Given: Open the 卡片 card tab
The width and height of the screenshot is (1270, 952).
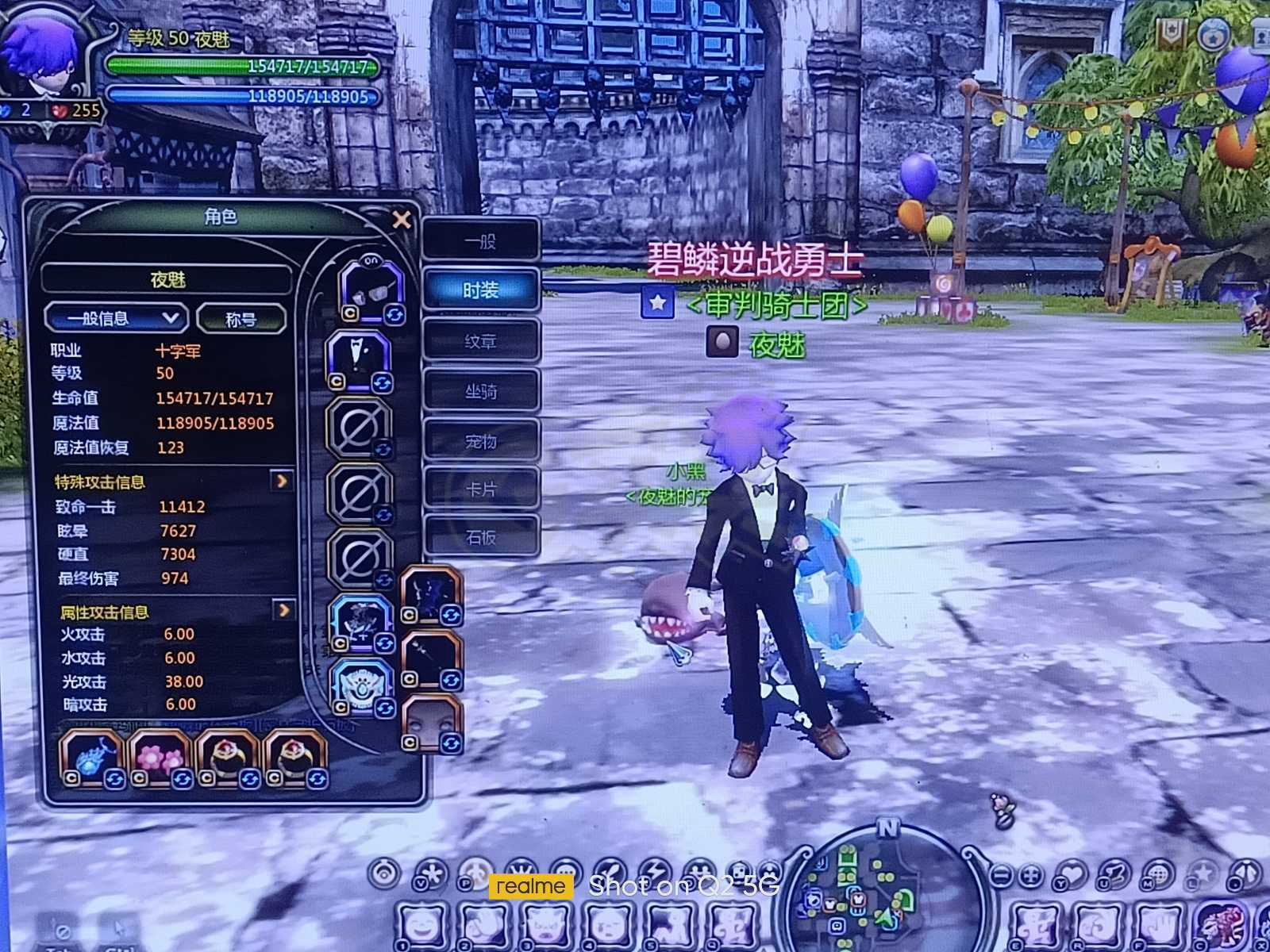Looking at the screenshot, I should 481,489.
